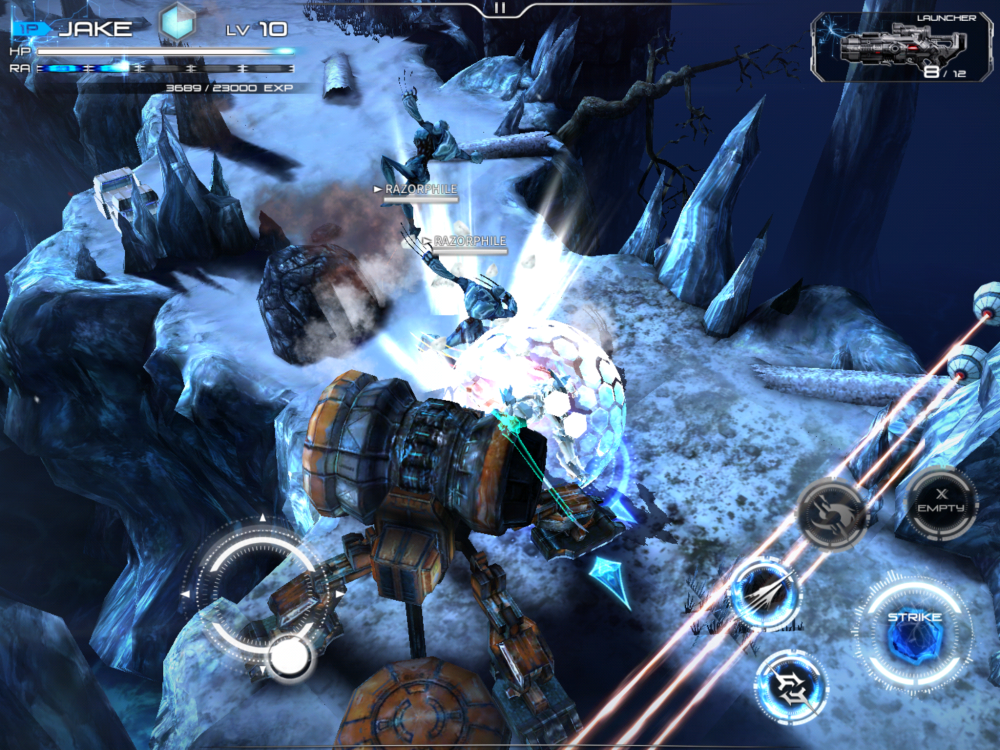
Task: Pause the game with the top pause button
Action: [x=500, y=7]
